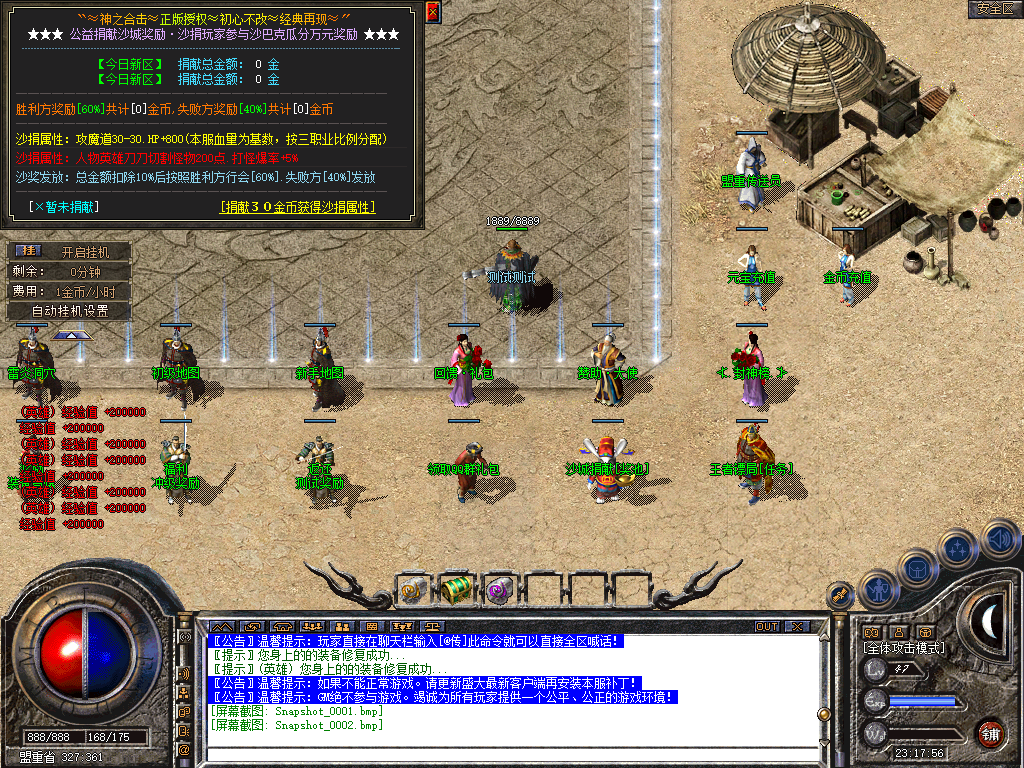Collapse the auto-play panel with triangle arrow

(71, 336)
